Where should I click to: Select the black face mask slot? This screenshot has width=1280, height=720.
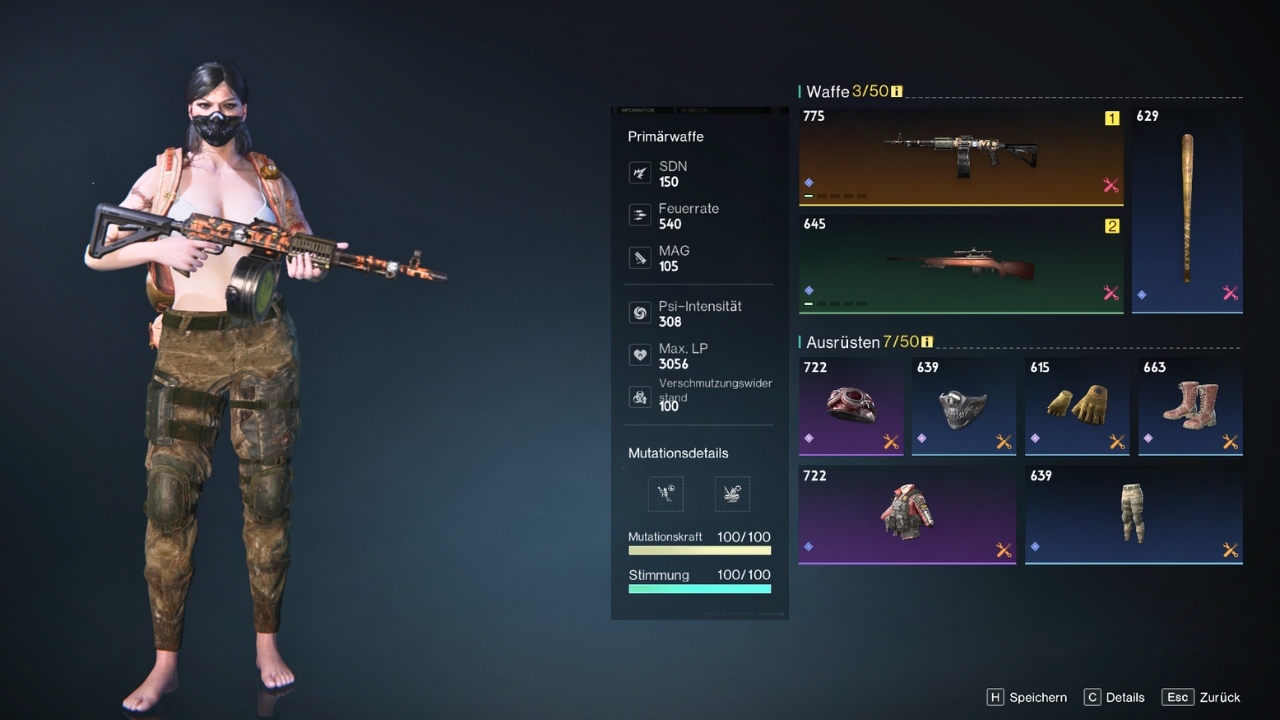[x=963, y=405]
